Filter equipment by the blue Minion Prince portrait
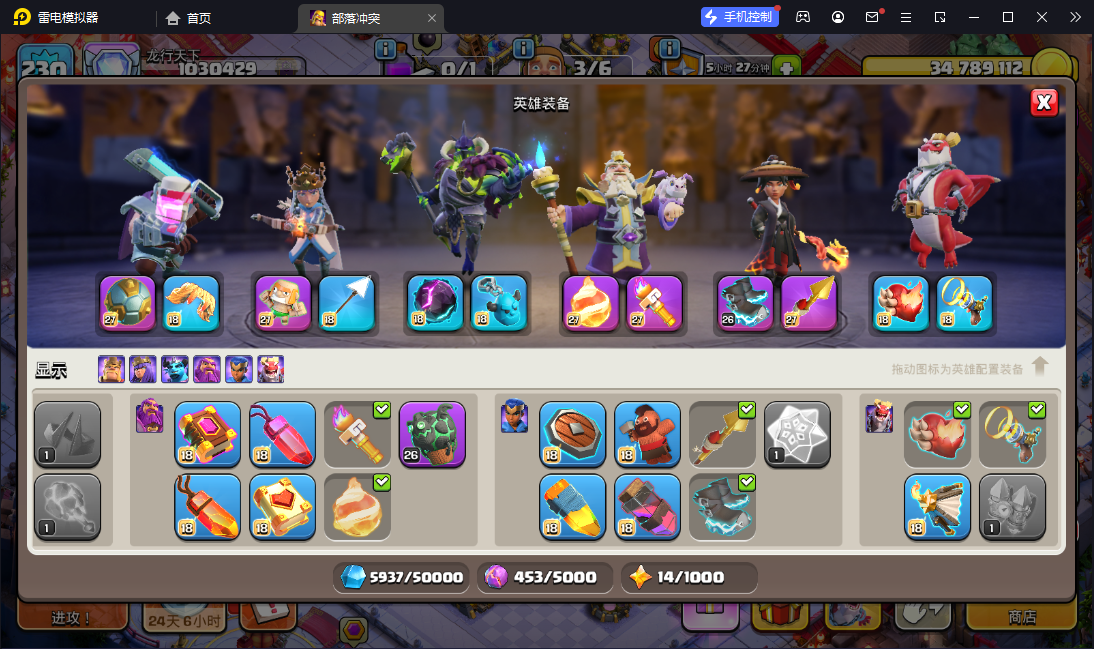The width and height of the screenshot is (1094, 649). [175, 369]
